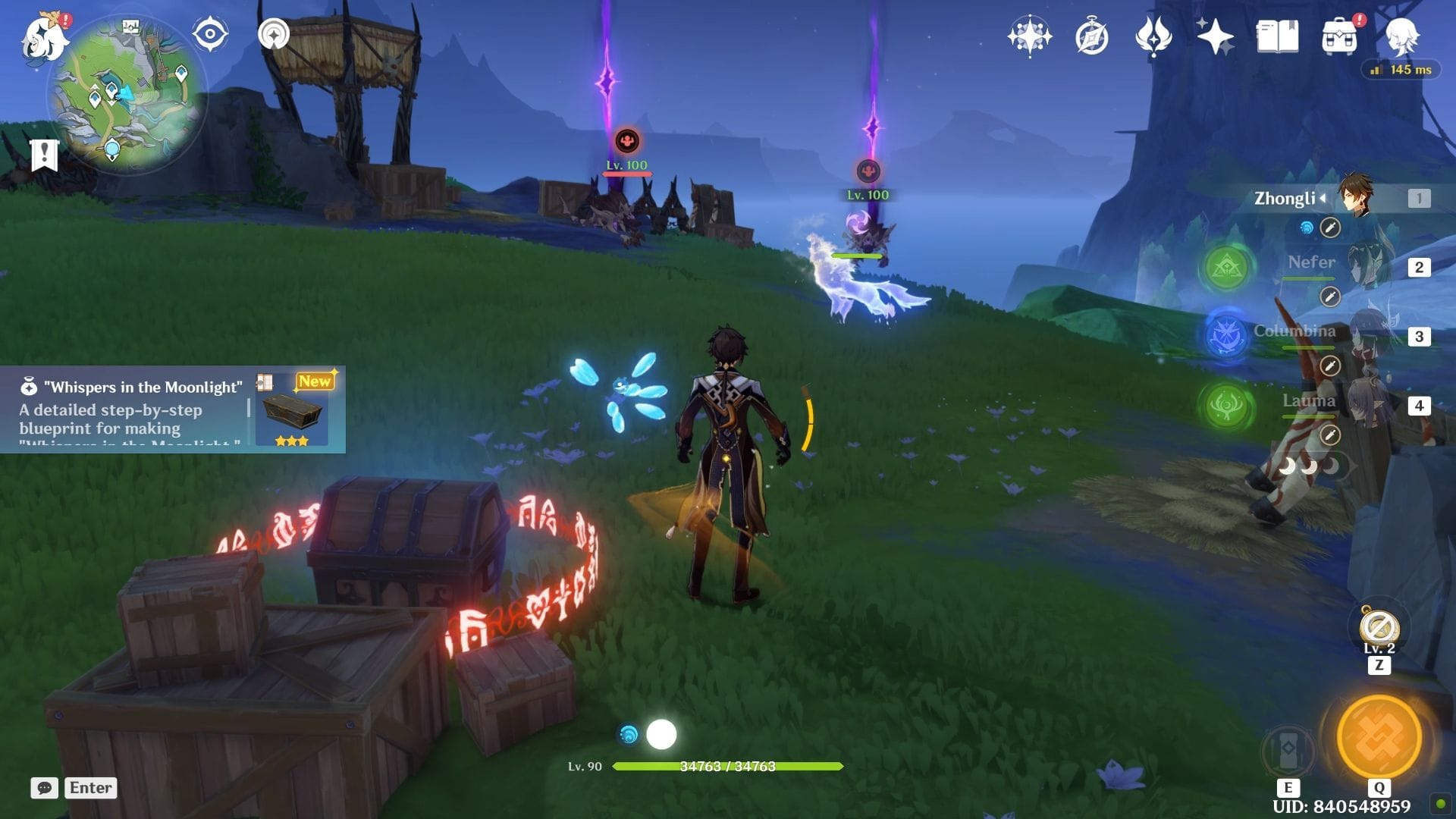Open the adventure book icon

point(1277,36)
